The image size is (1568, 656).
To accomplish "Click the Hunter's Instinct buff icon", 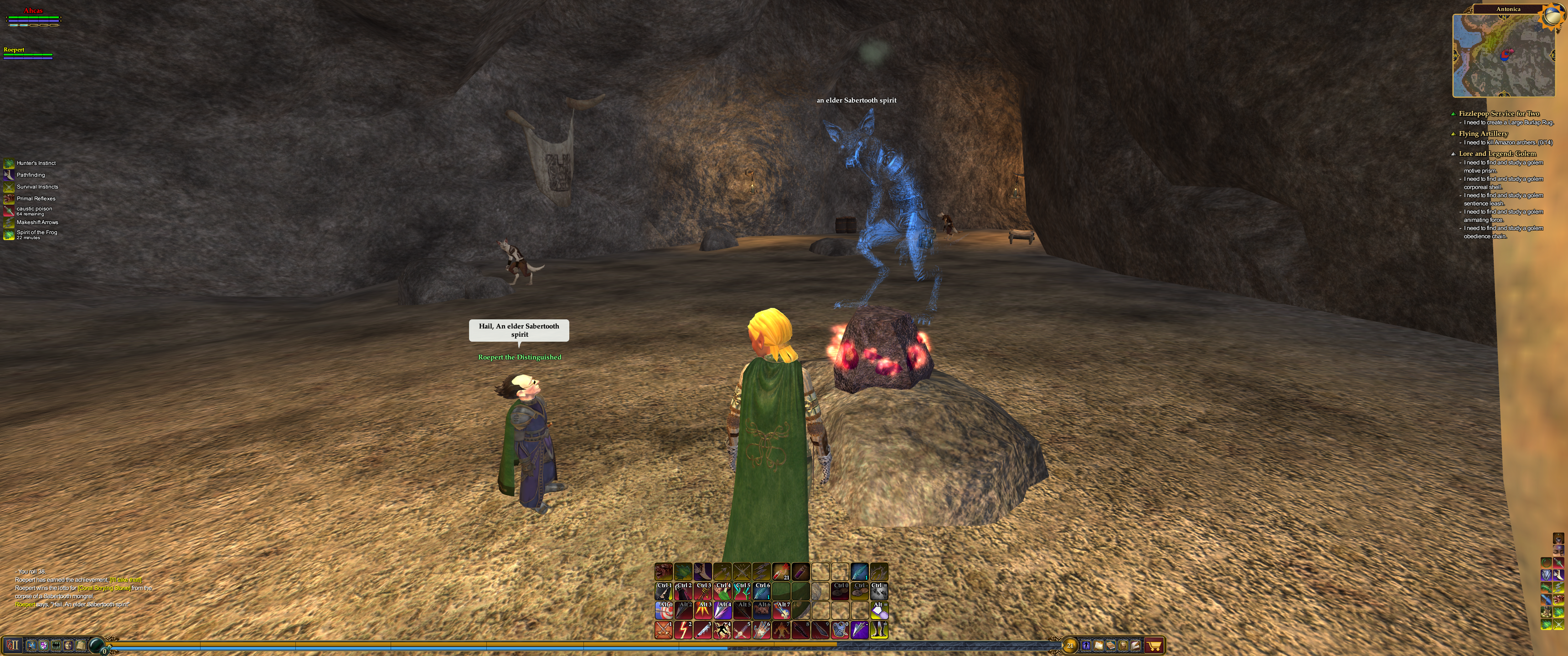I will (x=9, y=163).
